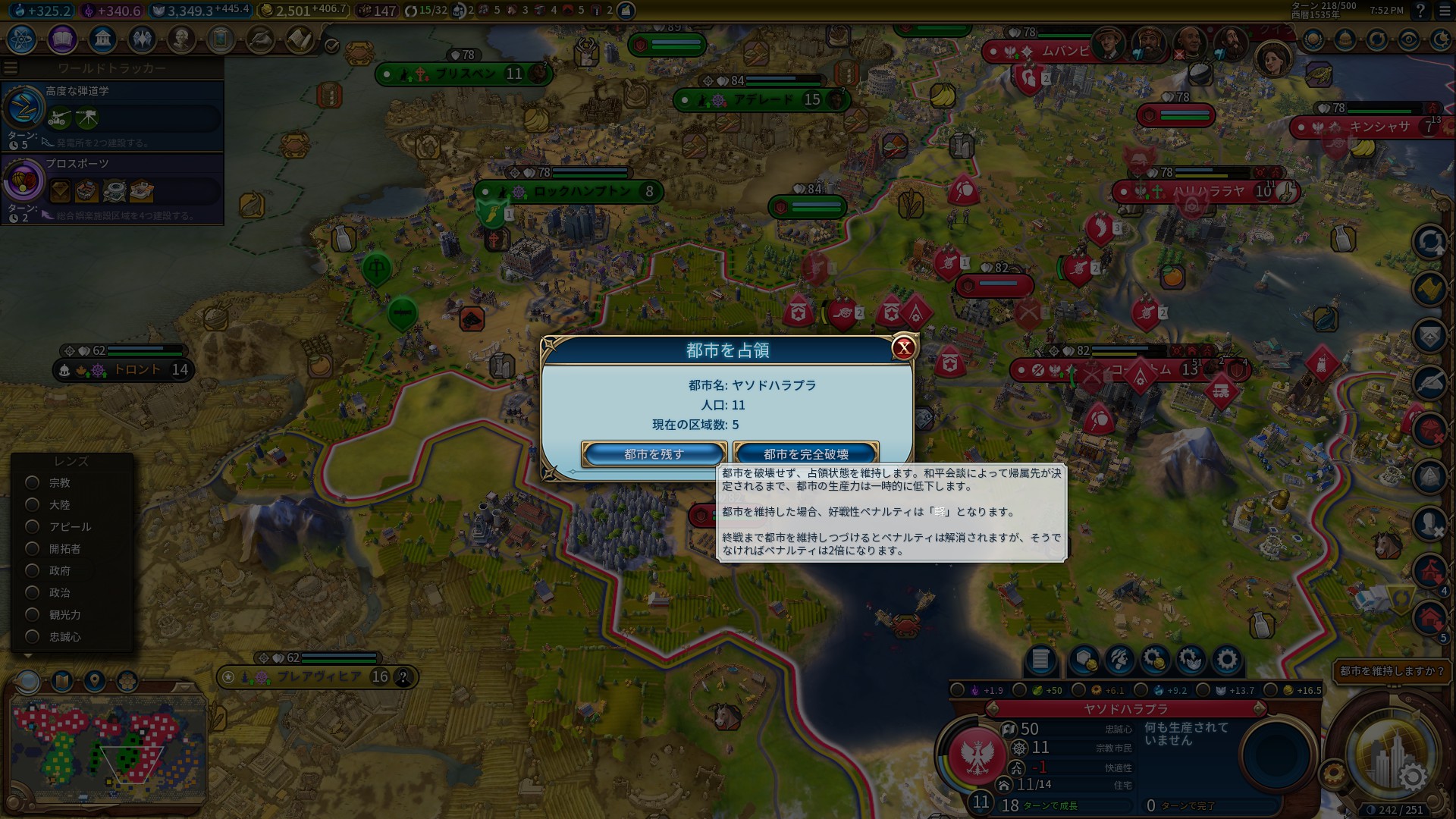Open city panel settings via gear icon

tap(1228, 661)
